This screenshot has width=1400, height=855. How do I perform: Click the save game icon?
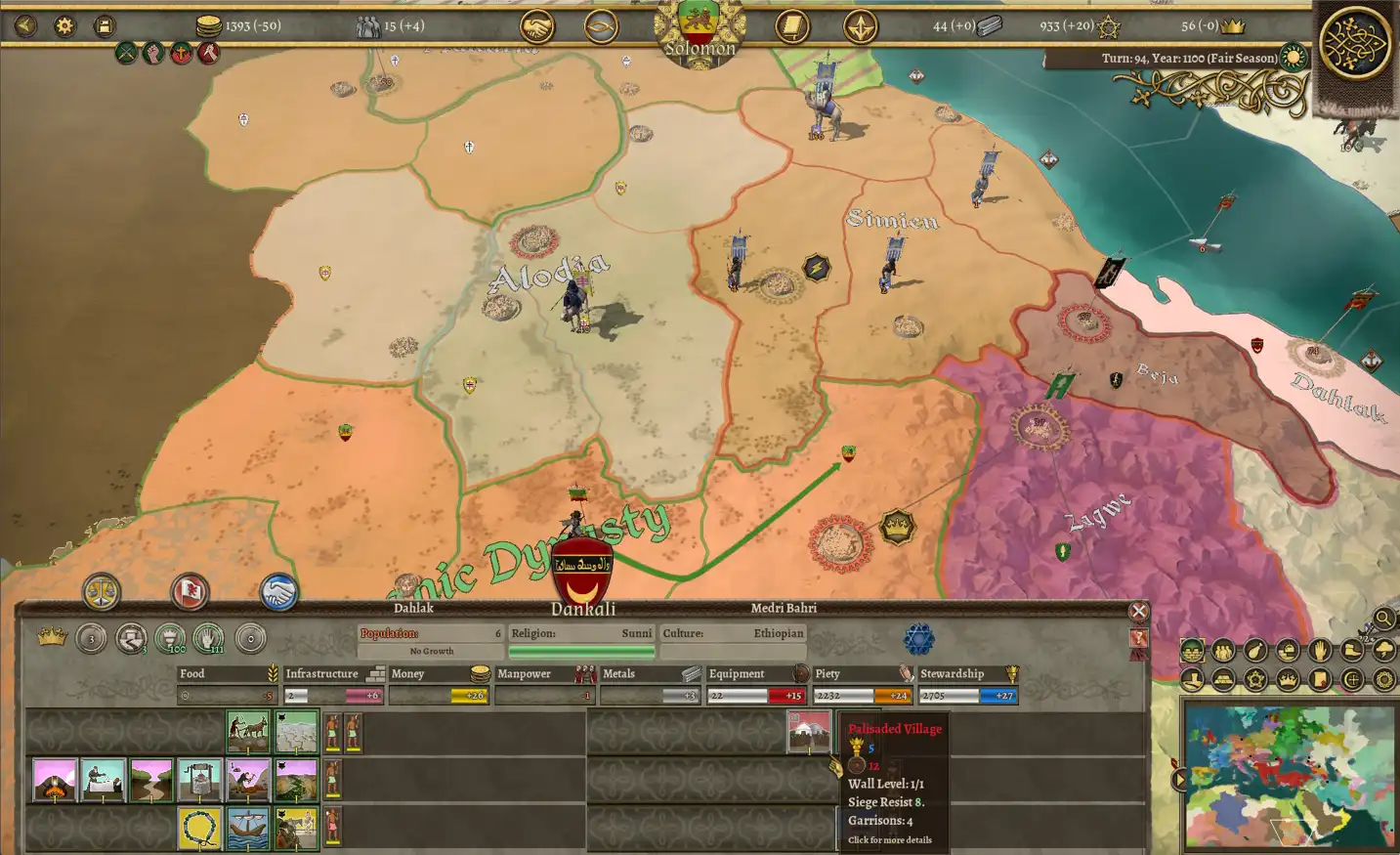click(x=106, y=25)
